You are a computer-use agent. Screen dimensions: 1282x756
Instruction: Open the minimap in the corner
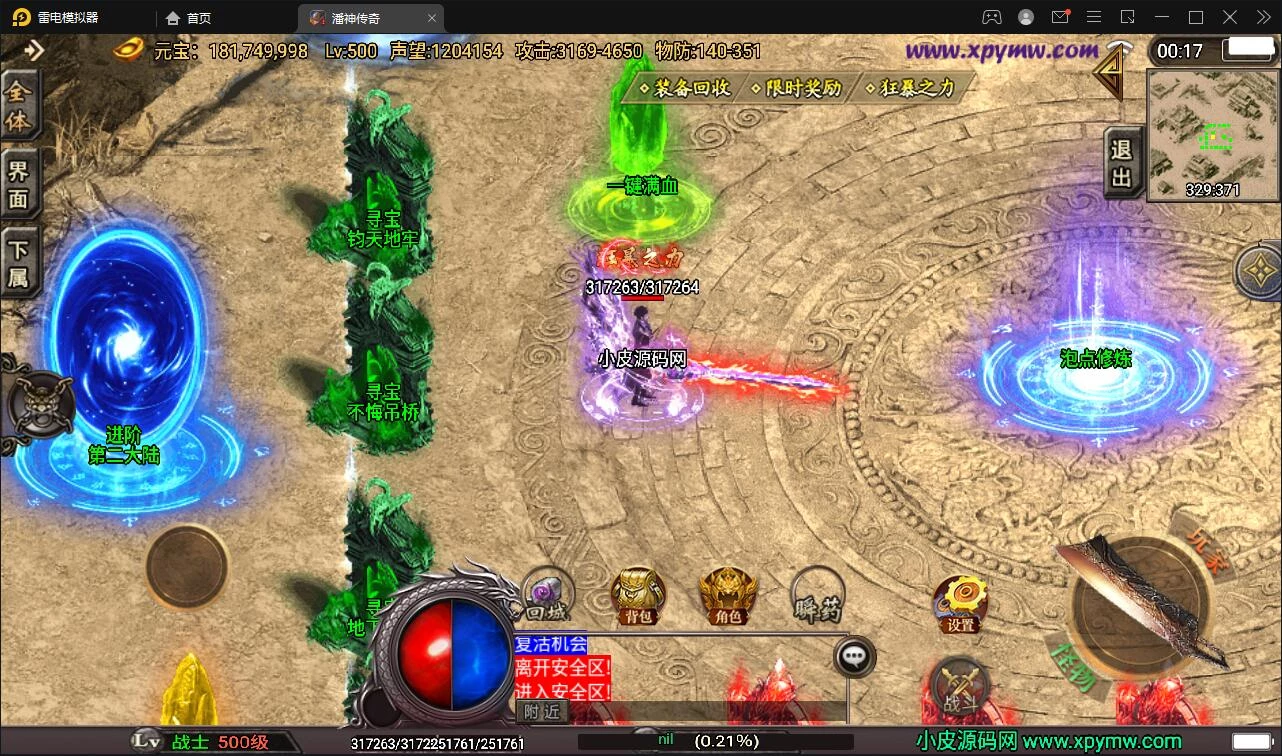click(1212, 134)
